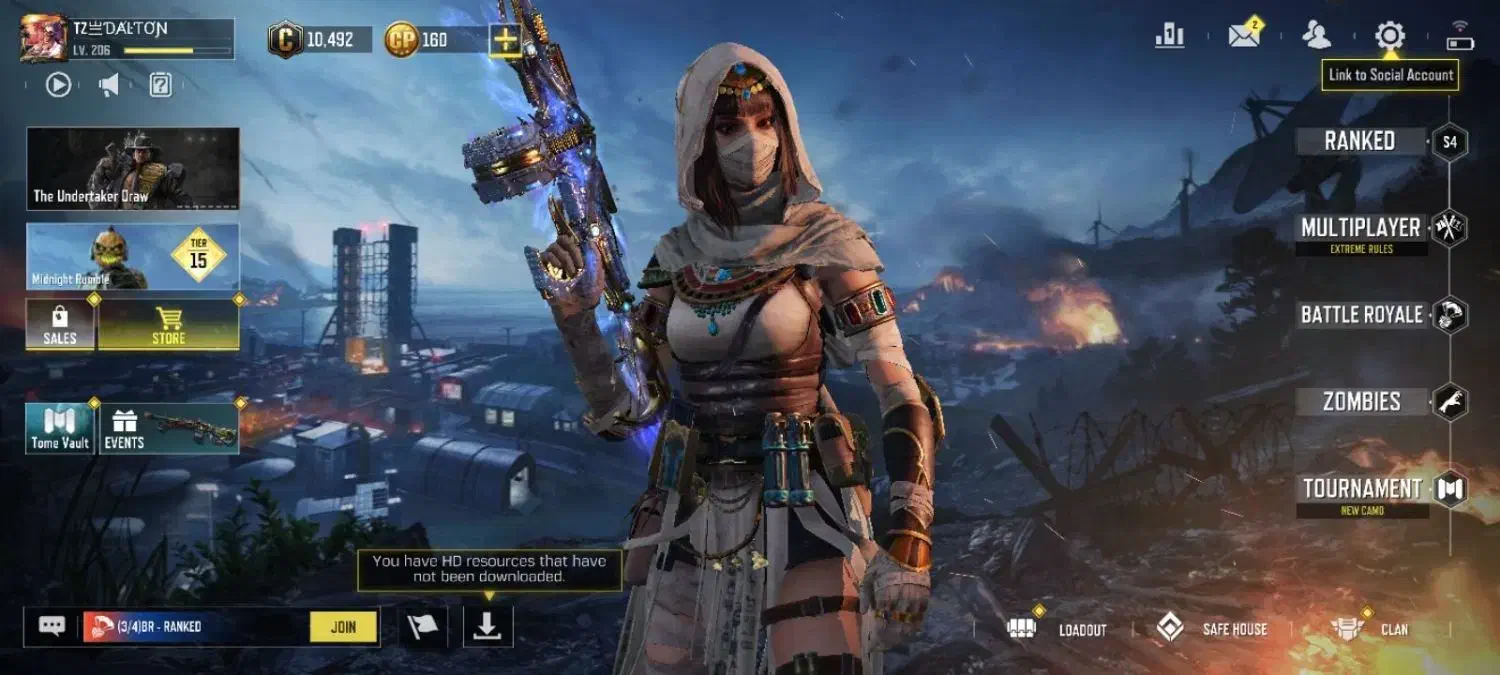Join the BR Ranked squad invite
1500x675 pixels.
click(343, 627)
